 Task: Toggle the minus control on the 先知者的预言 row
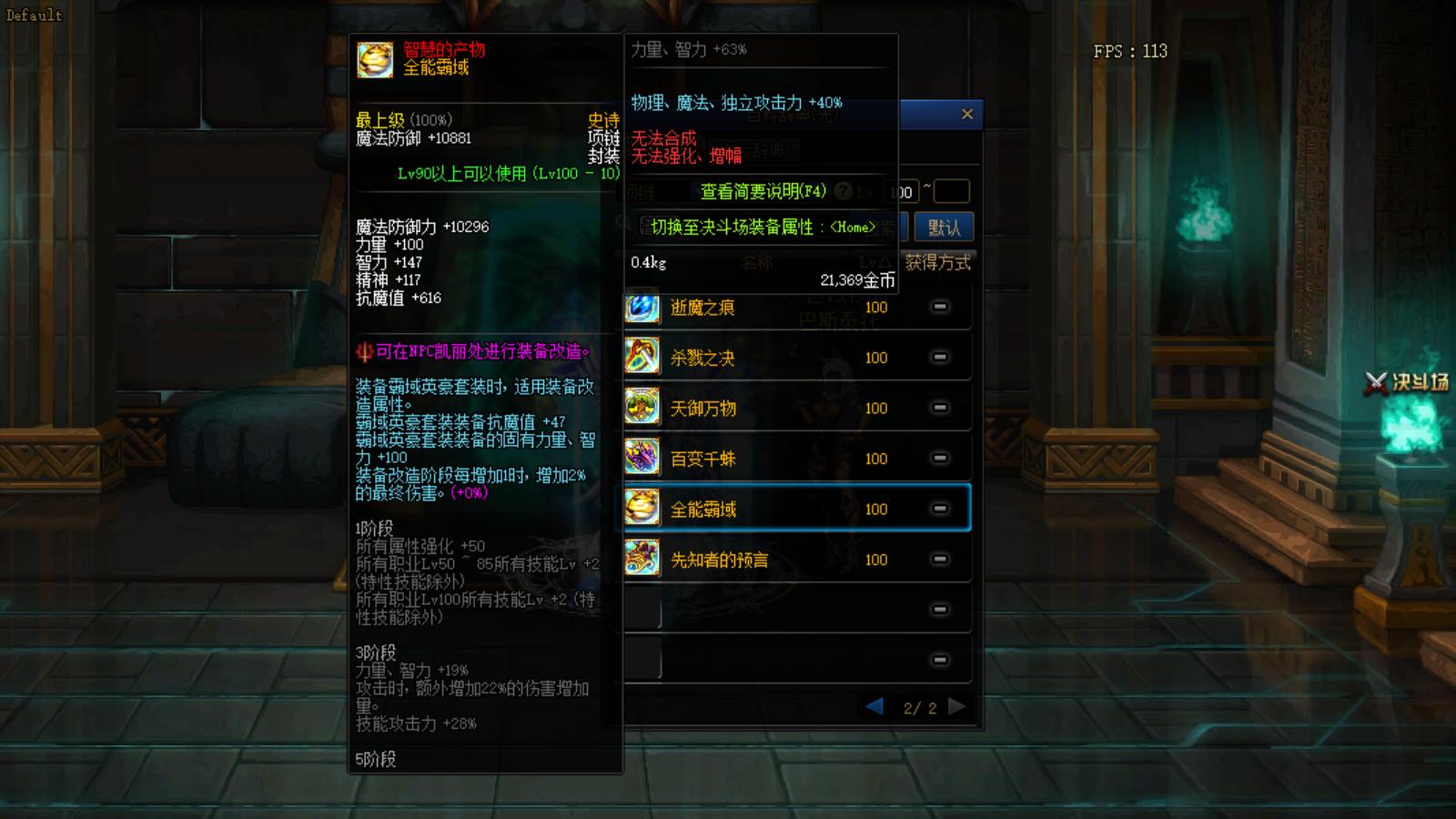coord(939,559)
